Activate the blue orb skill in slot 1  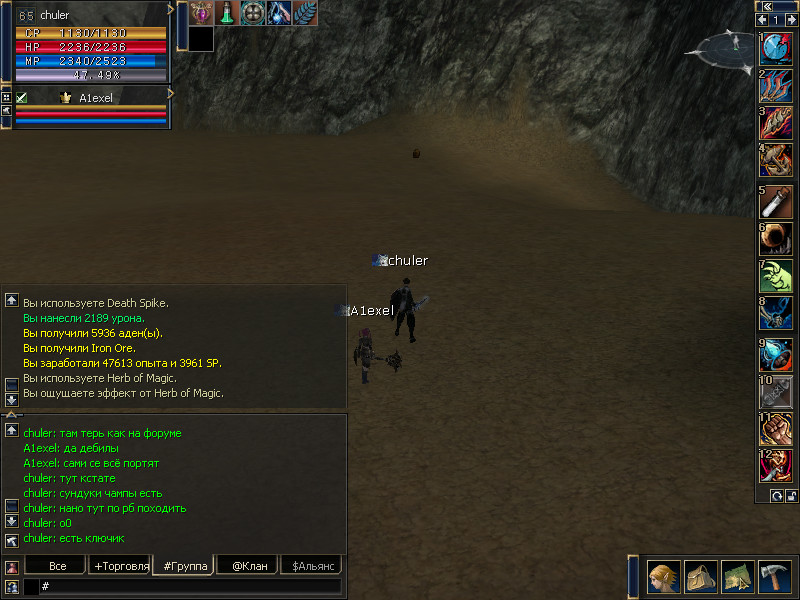(776, 50)
